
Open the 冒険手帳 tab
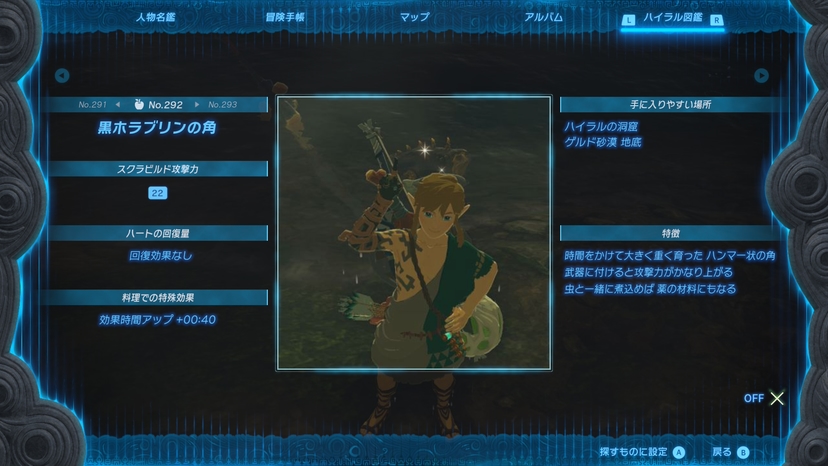tap(285, 17)
